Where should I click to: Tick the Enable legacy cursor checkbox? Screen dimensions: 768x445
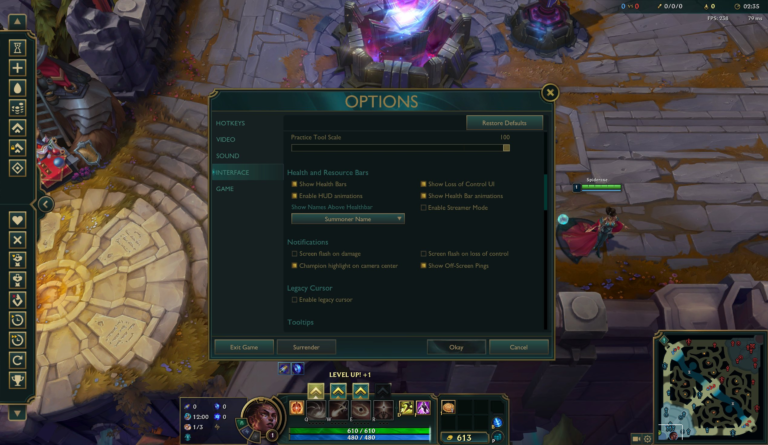tap(294, 300)
